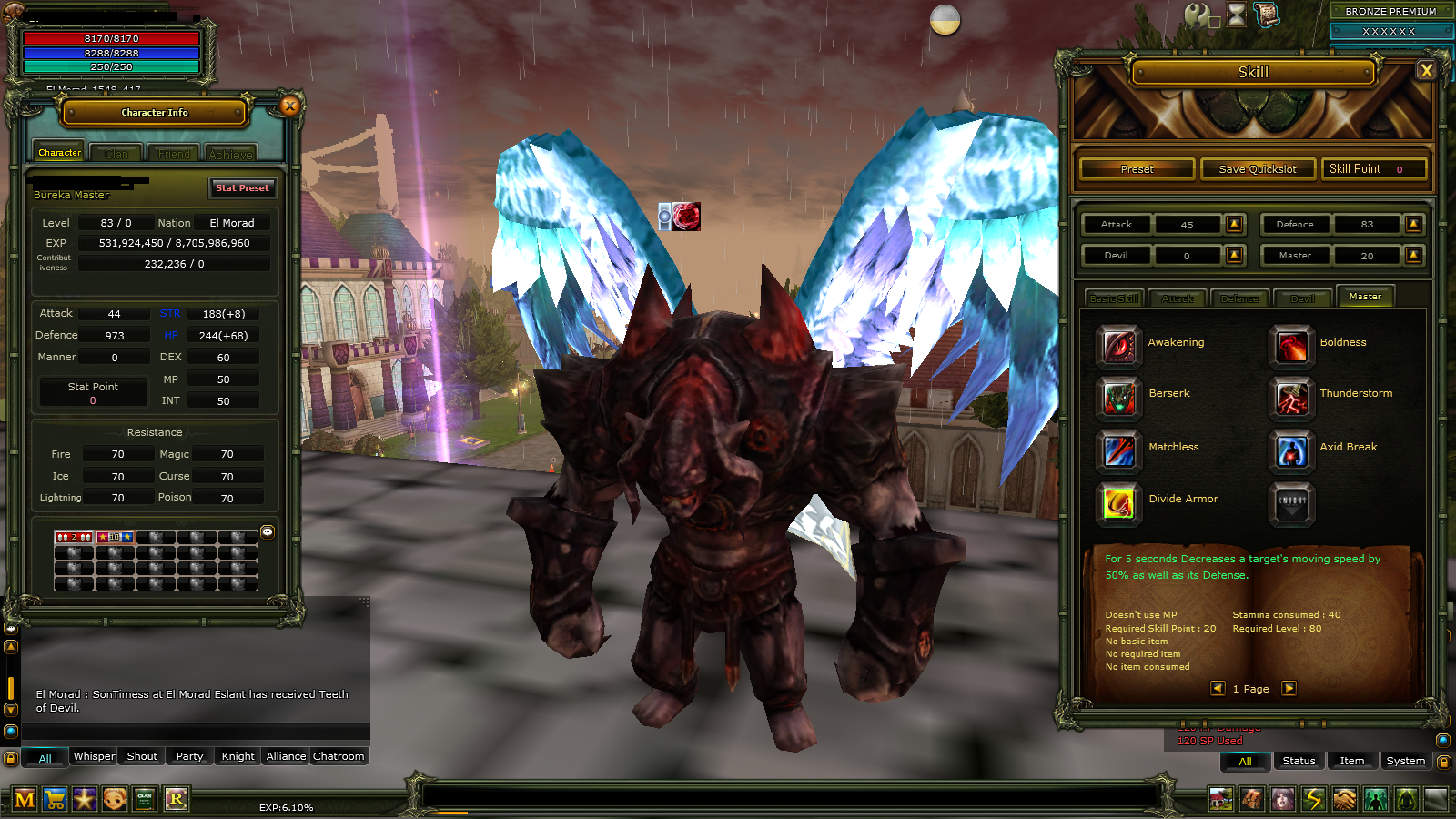
Task: Select the Thunderstorm skill icon
Action: pos(1292,399)
